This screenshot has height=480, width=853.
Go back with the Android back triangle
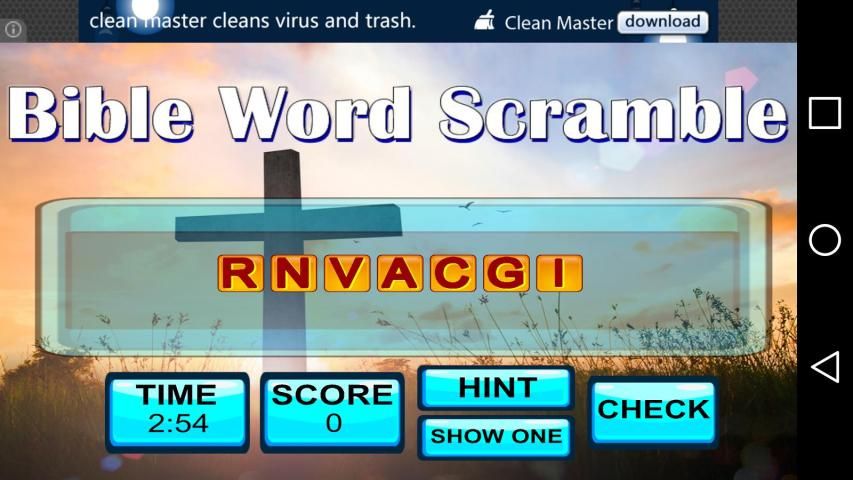pyautogui.click(x=824, y=367)
